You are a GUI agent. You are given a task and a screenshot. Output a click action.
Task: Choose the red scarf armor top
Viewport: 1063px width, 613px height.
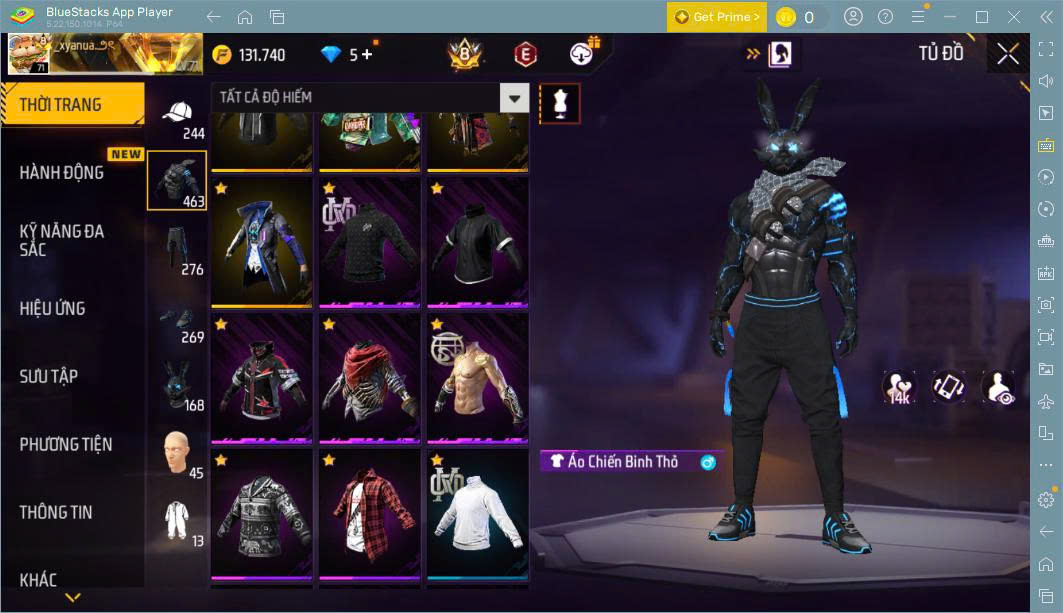[x=369, y=377]
